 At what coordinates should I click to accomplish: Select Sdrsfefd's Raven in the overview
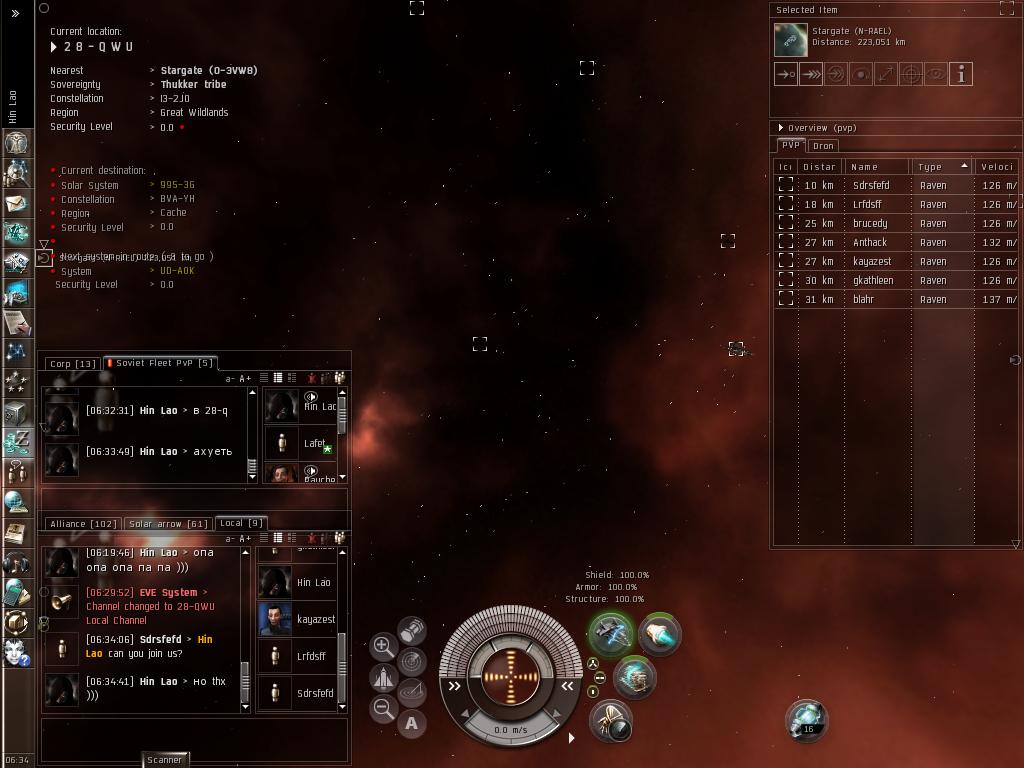(870, 185)
